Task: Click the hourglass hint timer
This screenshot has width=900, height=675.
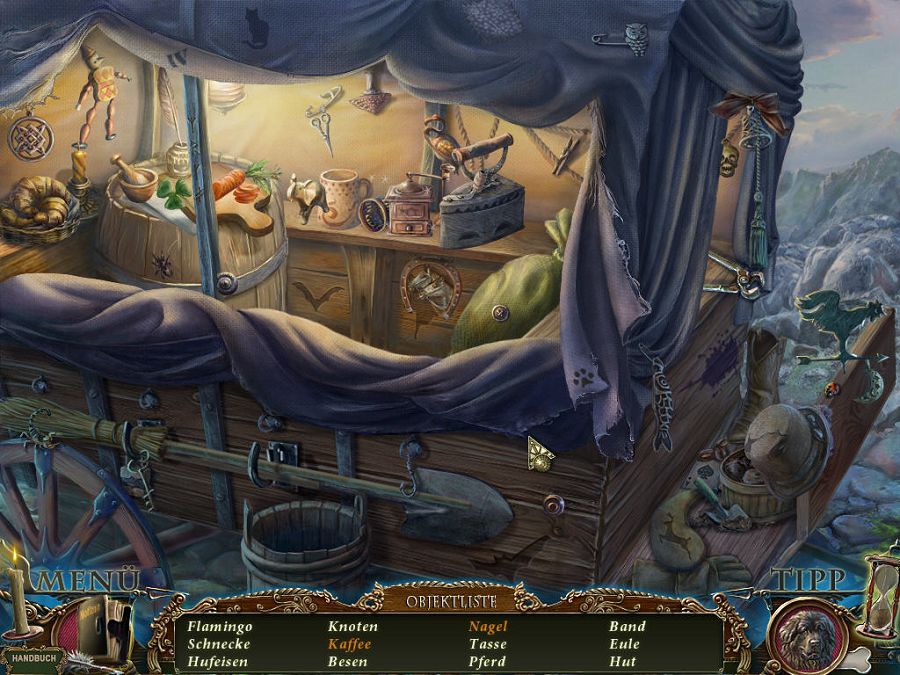Action: [x=879, y=600]
